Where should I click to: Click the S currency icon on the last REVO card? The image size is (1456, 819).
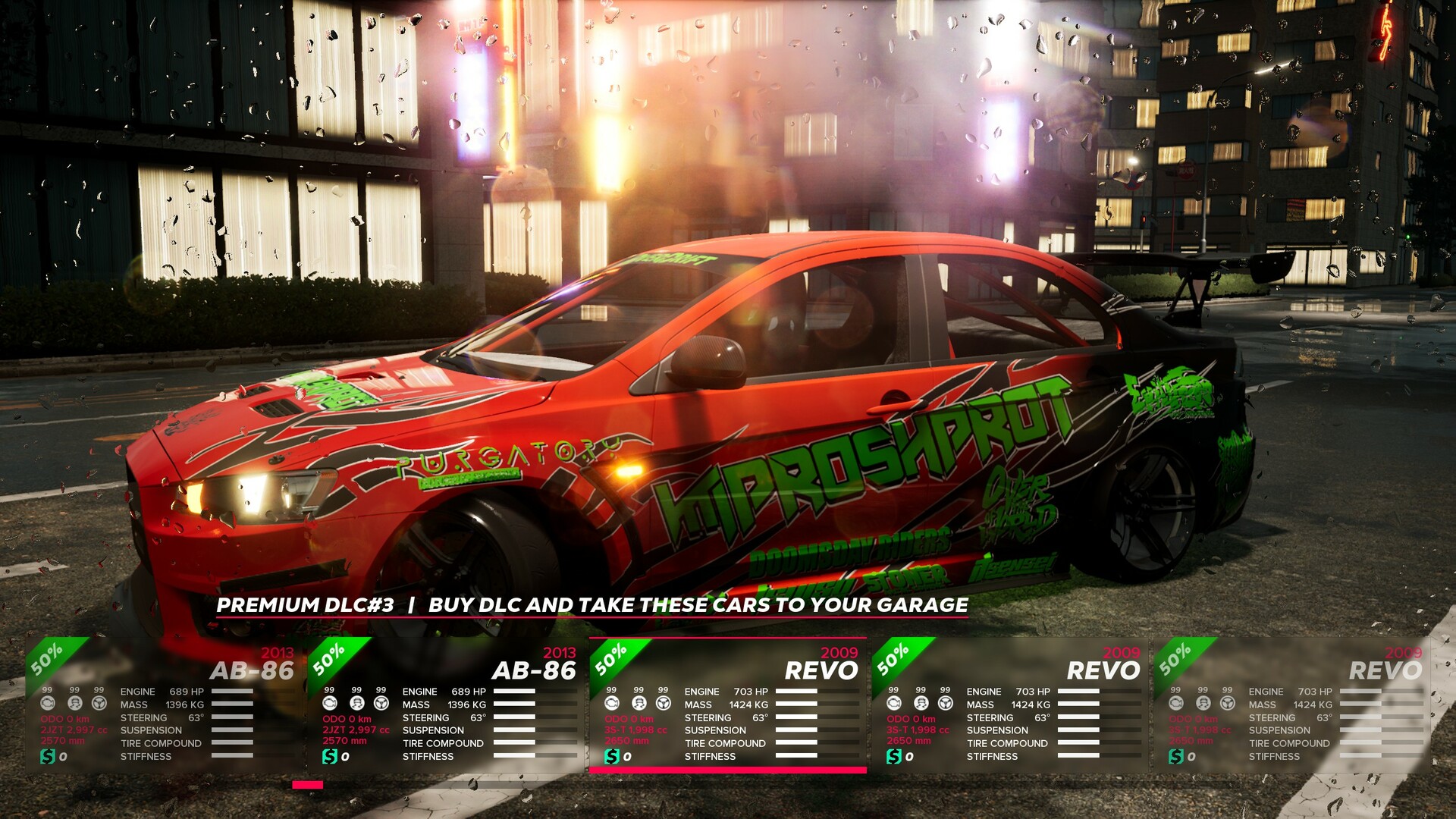pyautogui.click(x=1175, y=755)
